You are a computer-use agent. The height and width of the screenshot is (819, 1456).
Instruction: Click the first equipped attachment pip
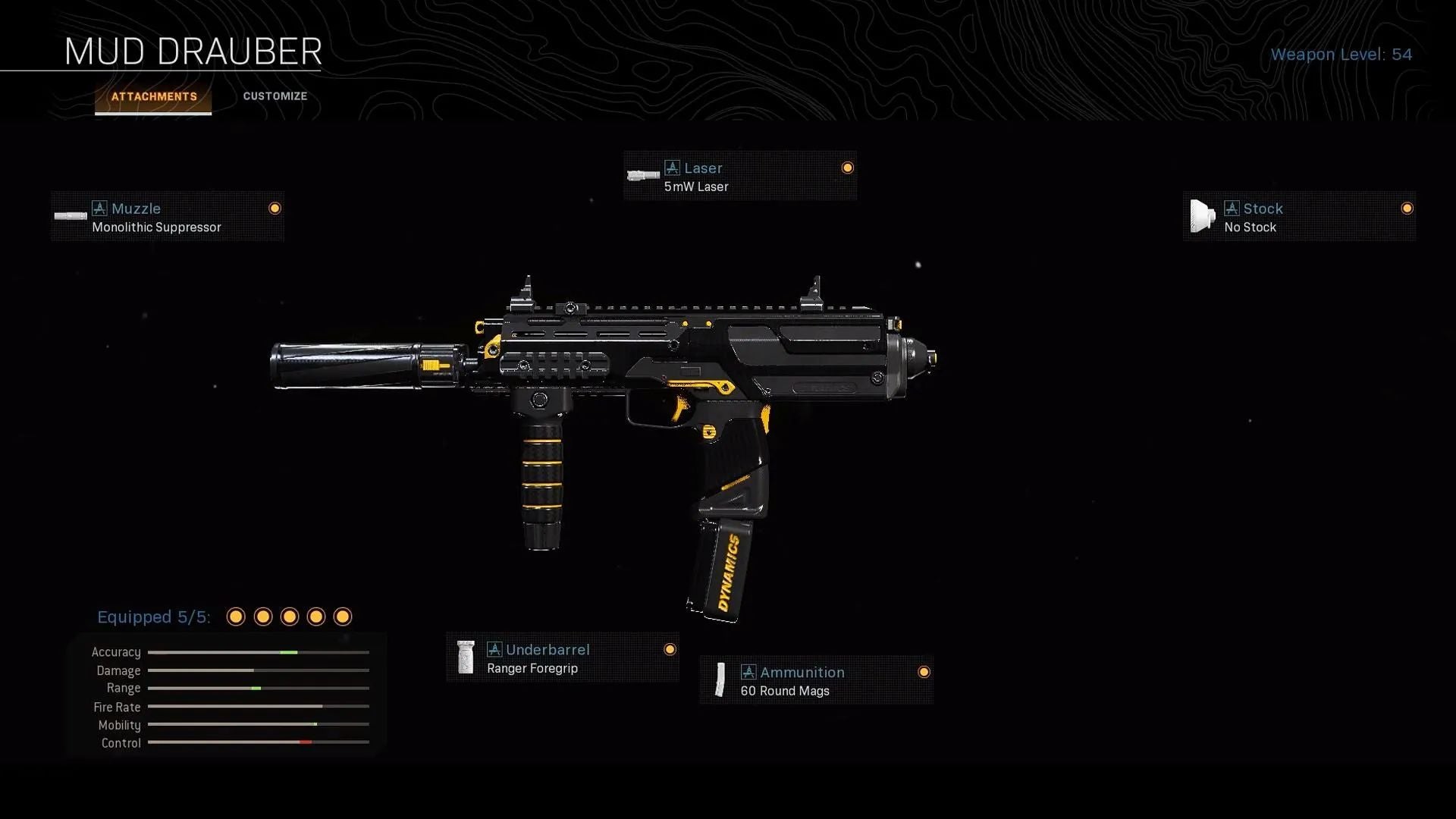point(236,617)
